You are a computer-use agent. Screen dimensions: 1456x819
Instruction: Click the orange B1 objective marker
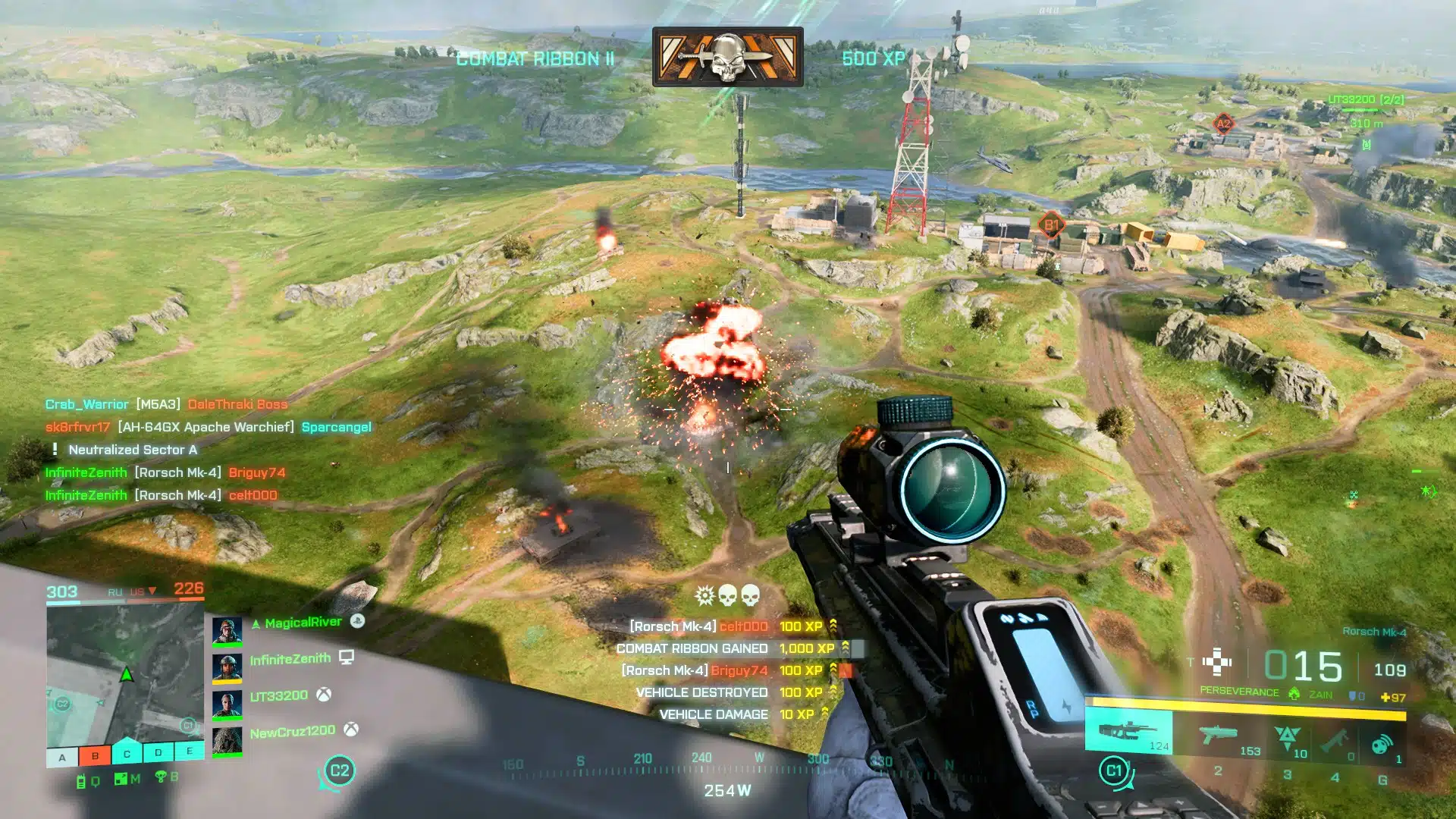(1052, 224)
